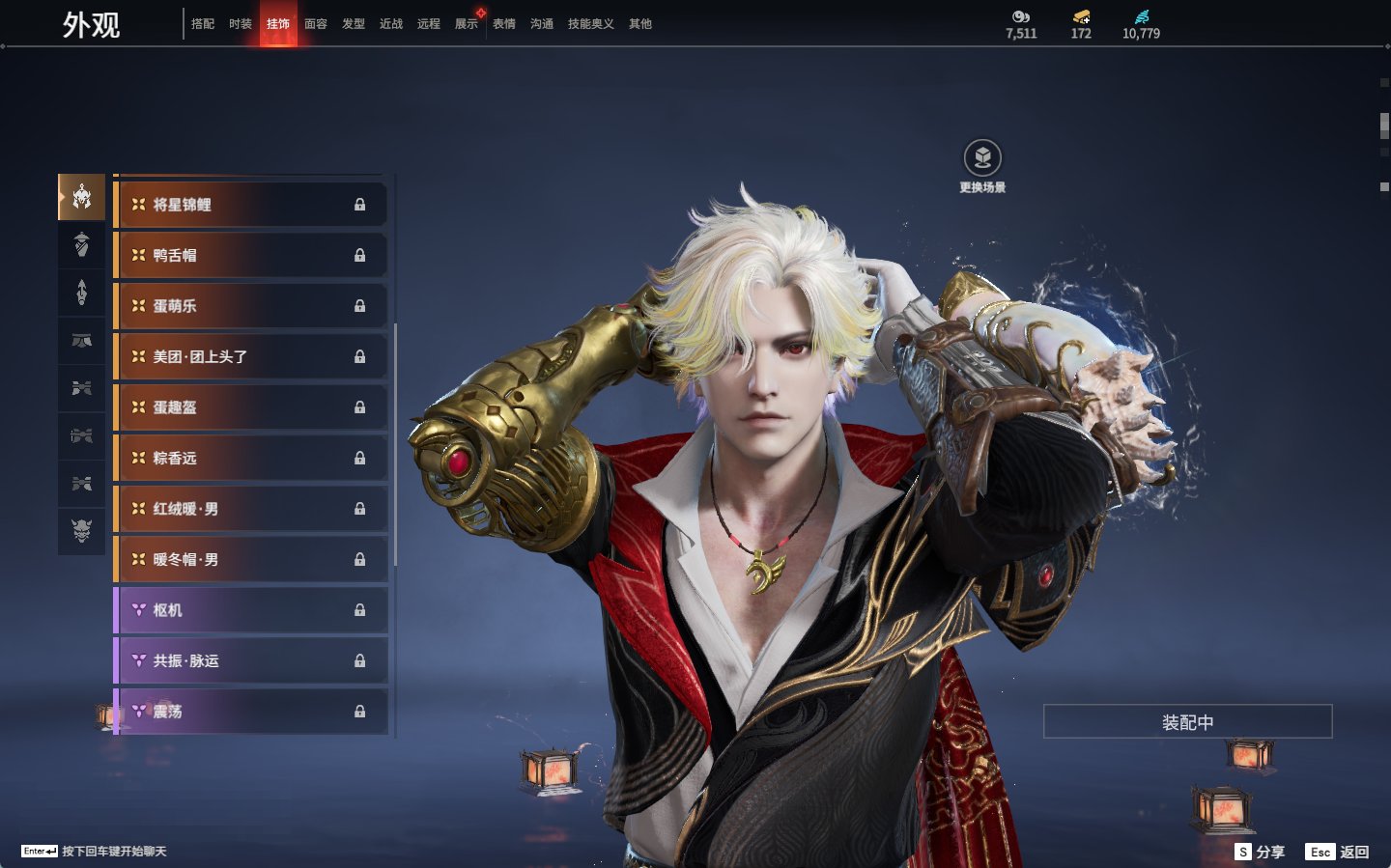Switch to the 技能奥义 tab
The image size is (1391, 868).
click(590, 24)
